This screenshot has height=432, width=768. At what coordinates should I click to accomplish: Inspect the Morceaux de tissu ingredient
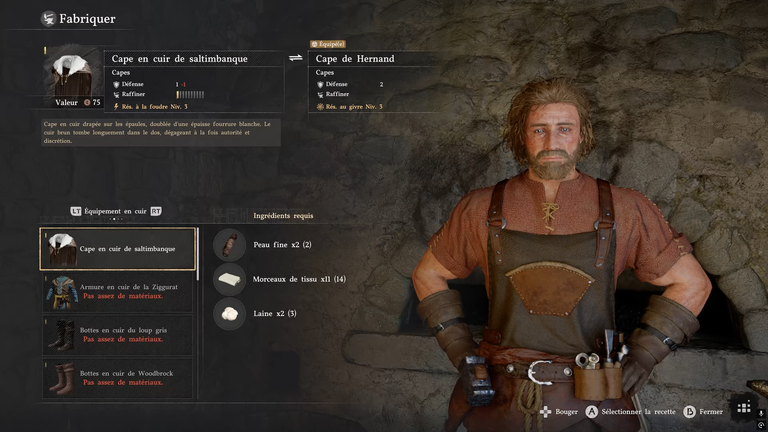(x=230, y=279)
